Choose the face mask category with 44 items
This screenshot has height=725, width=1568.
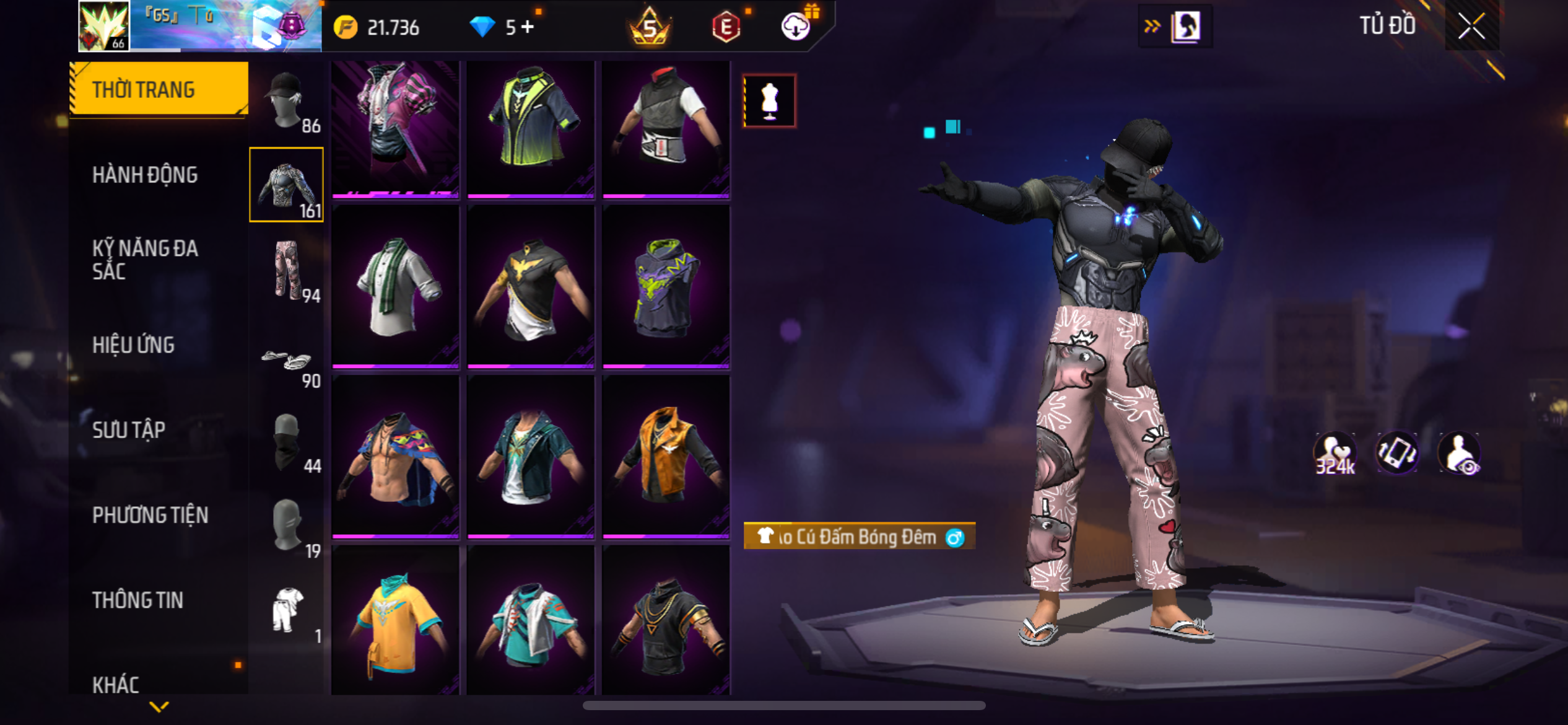(x=286, y=441)
